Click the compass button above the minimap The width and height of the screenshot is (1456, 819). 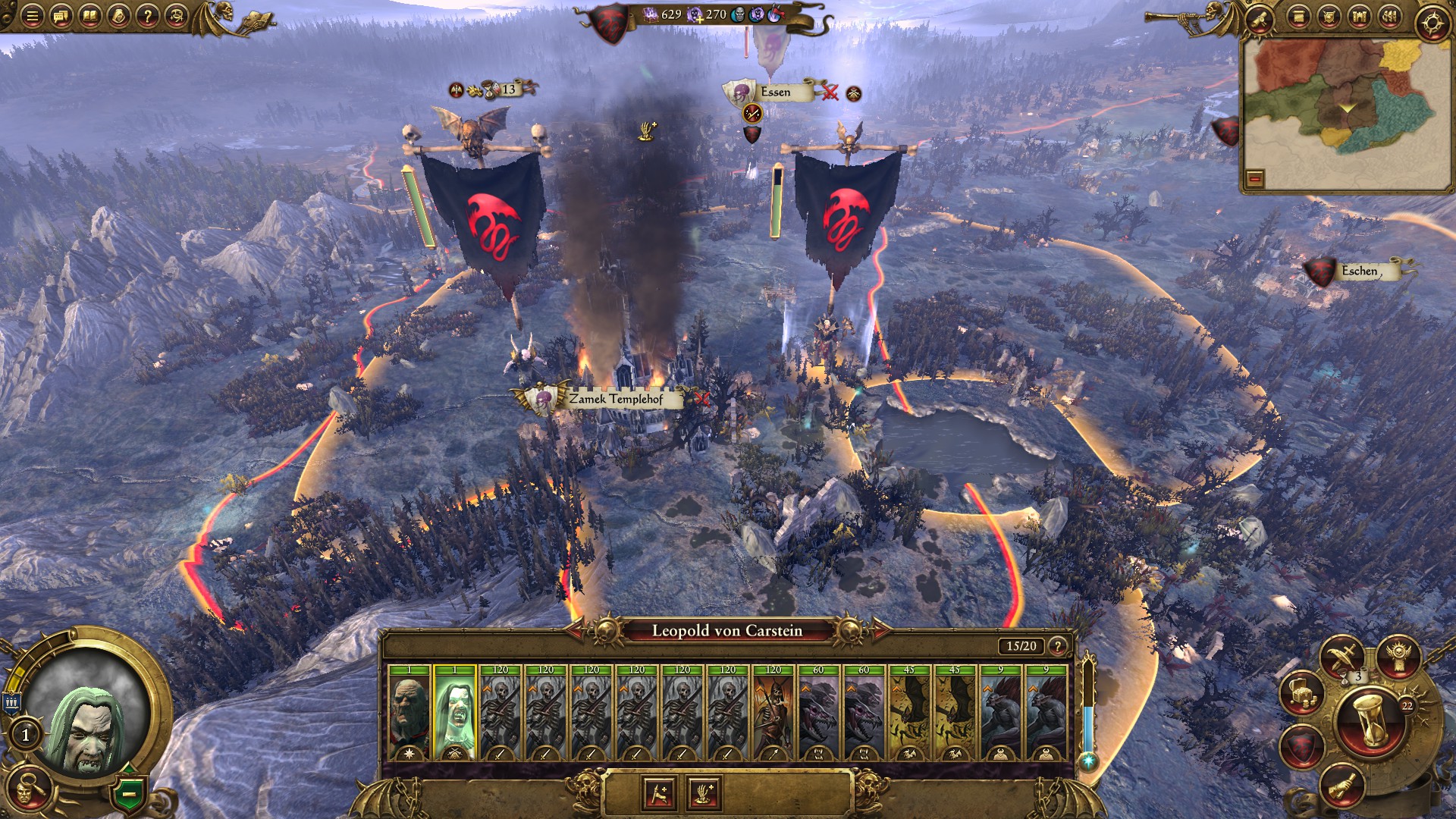pyautogui.click(x=1432, y=23)
